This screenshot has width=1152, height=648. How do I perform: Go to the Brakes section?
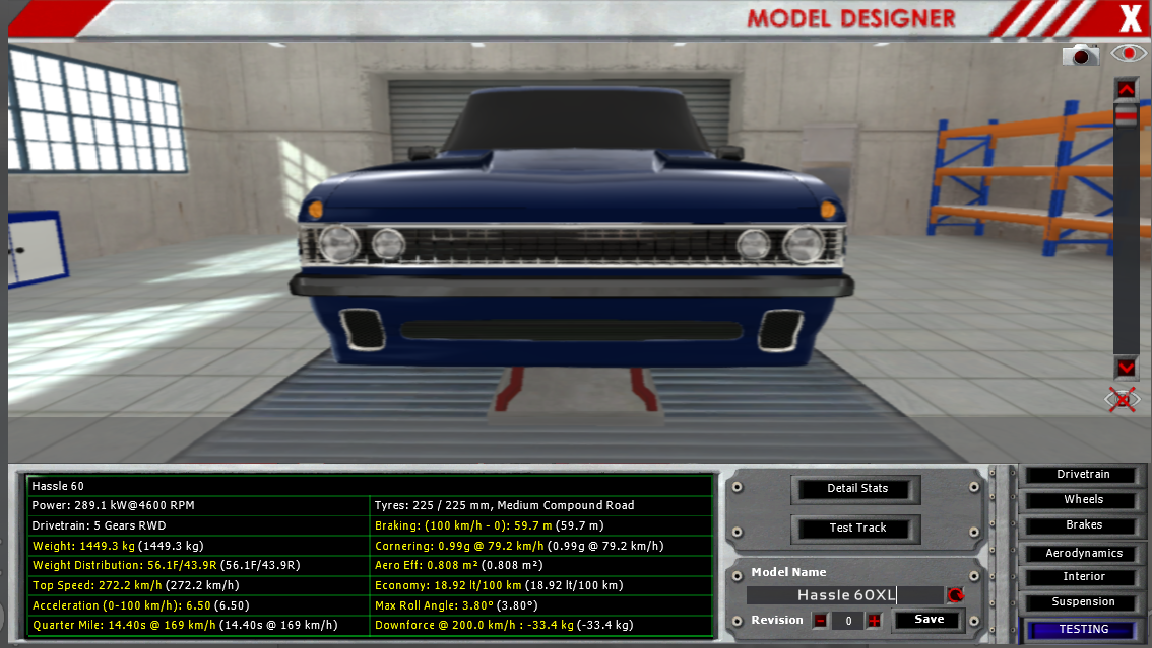point(1083,525)
